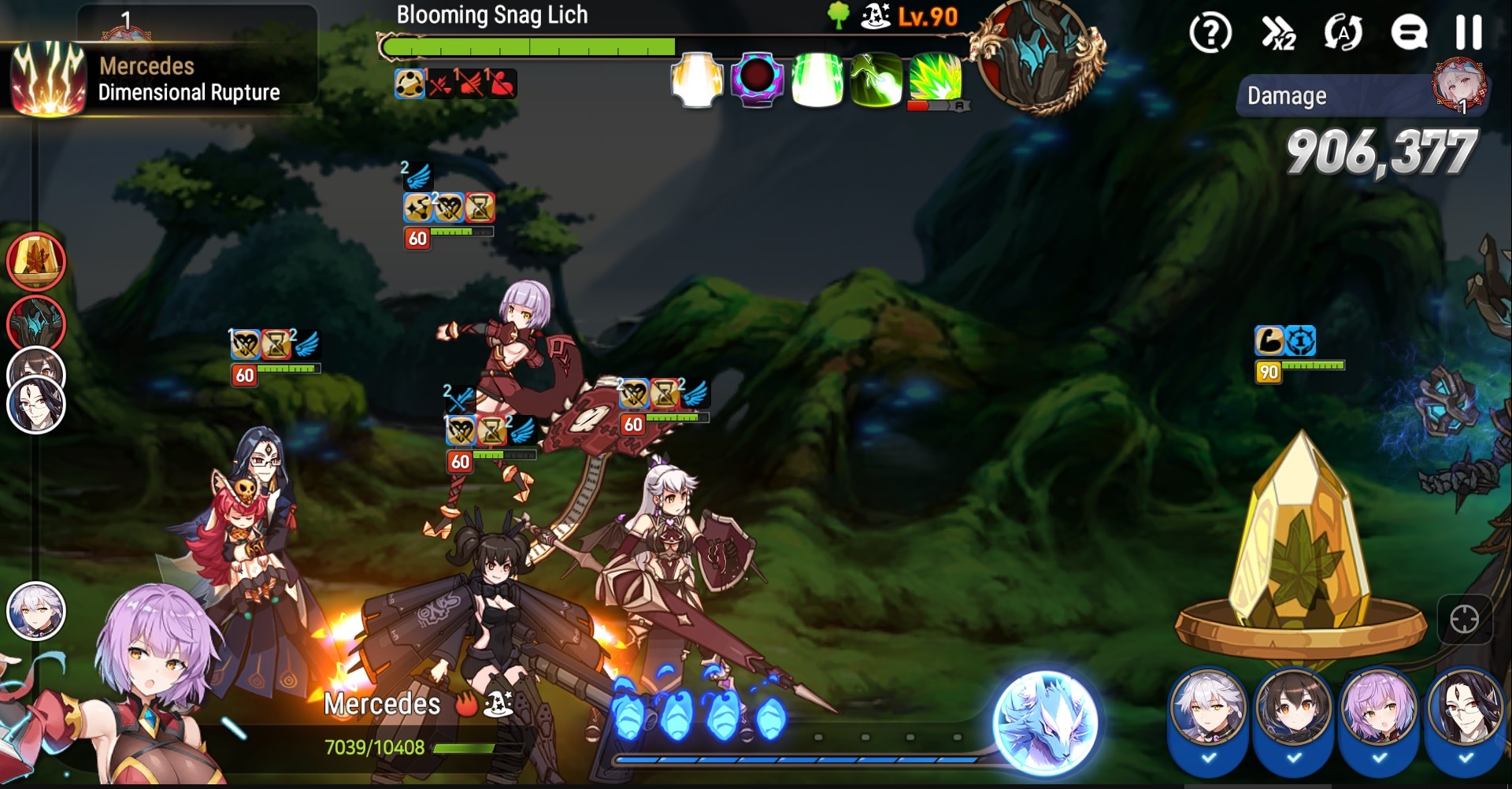Image resolution: width=1512 pixels, height=789 pixels.
Task: Open the help question mark
Action: [1210, 33]
